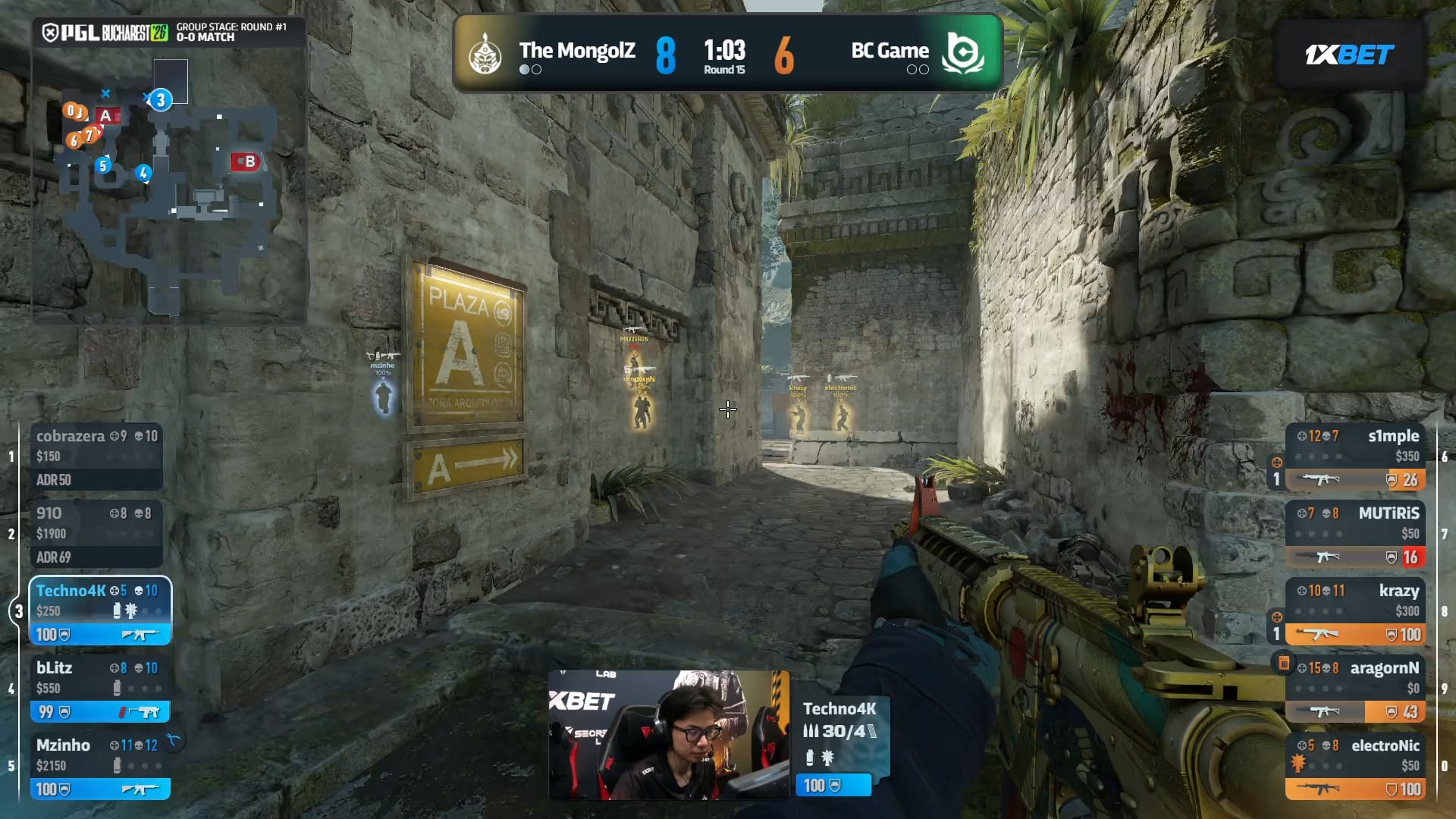This screenshot has width=1456, height=819.
Task: Select cobrazera's player card
Action: (x=96, y=457)
